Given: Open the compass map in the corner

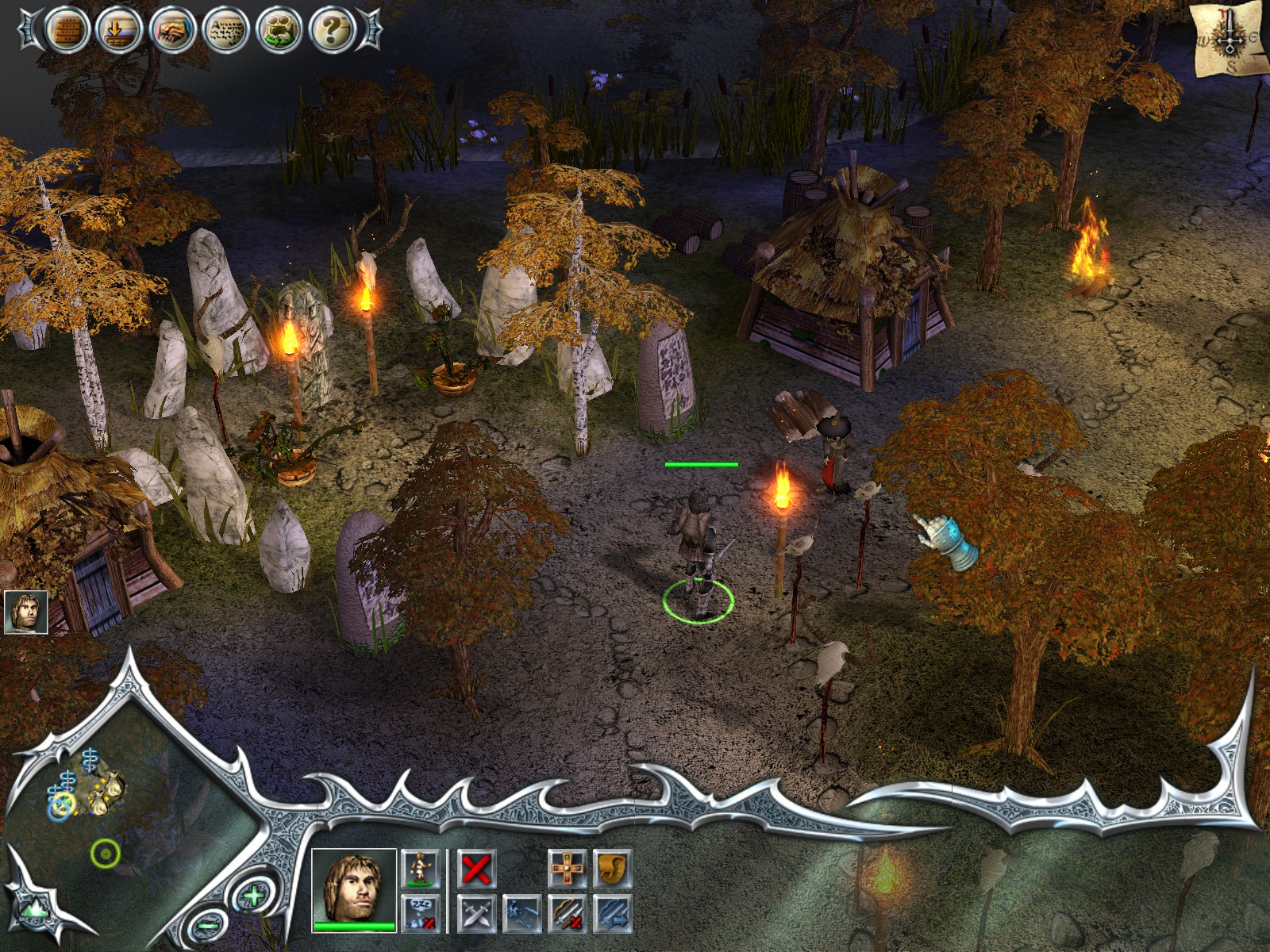Looking at the screenshot, I should pyautogui.click(x=1229, y=38).
